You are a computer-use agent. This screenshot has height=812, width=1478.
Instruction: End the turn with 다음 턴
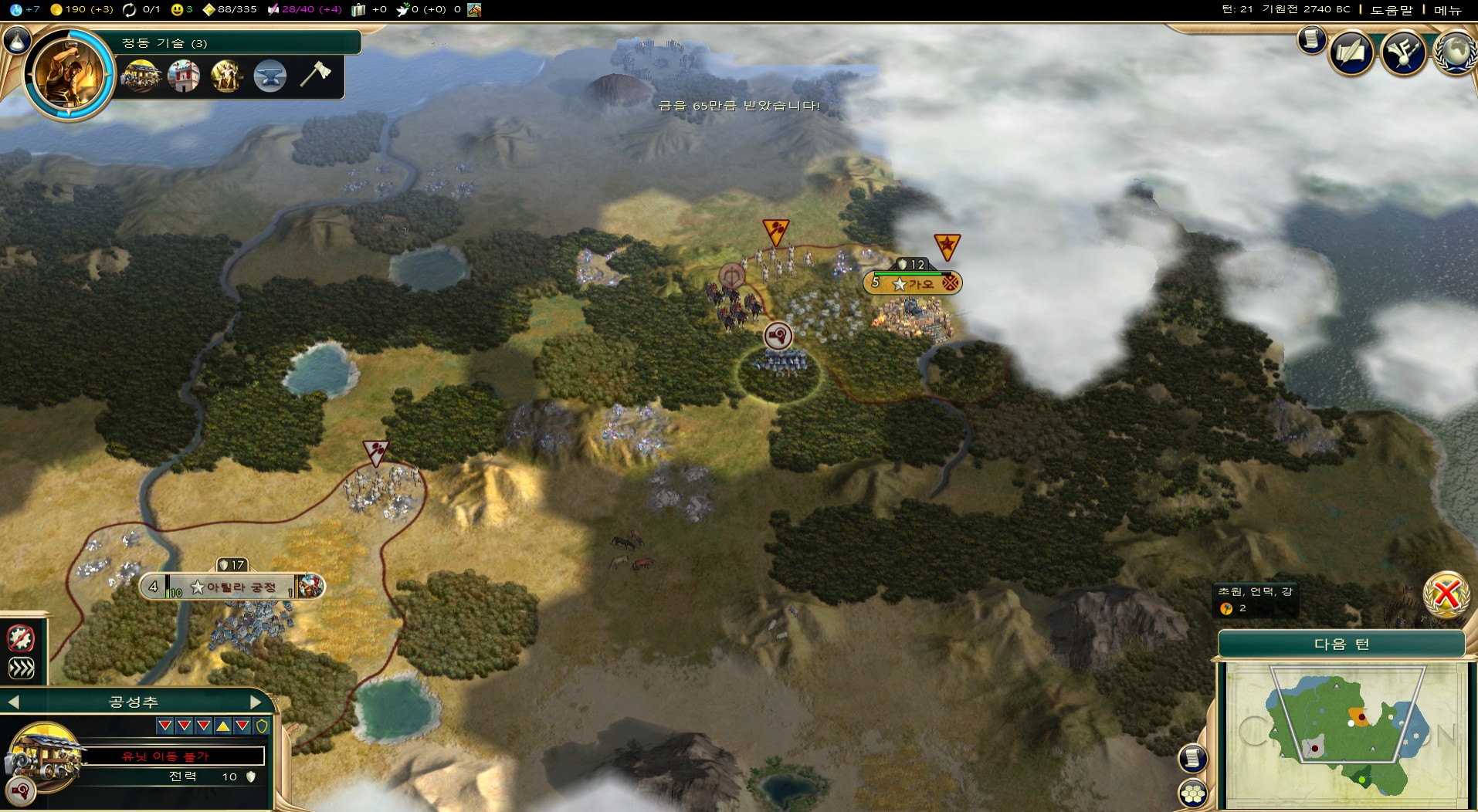point(1341,645)
